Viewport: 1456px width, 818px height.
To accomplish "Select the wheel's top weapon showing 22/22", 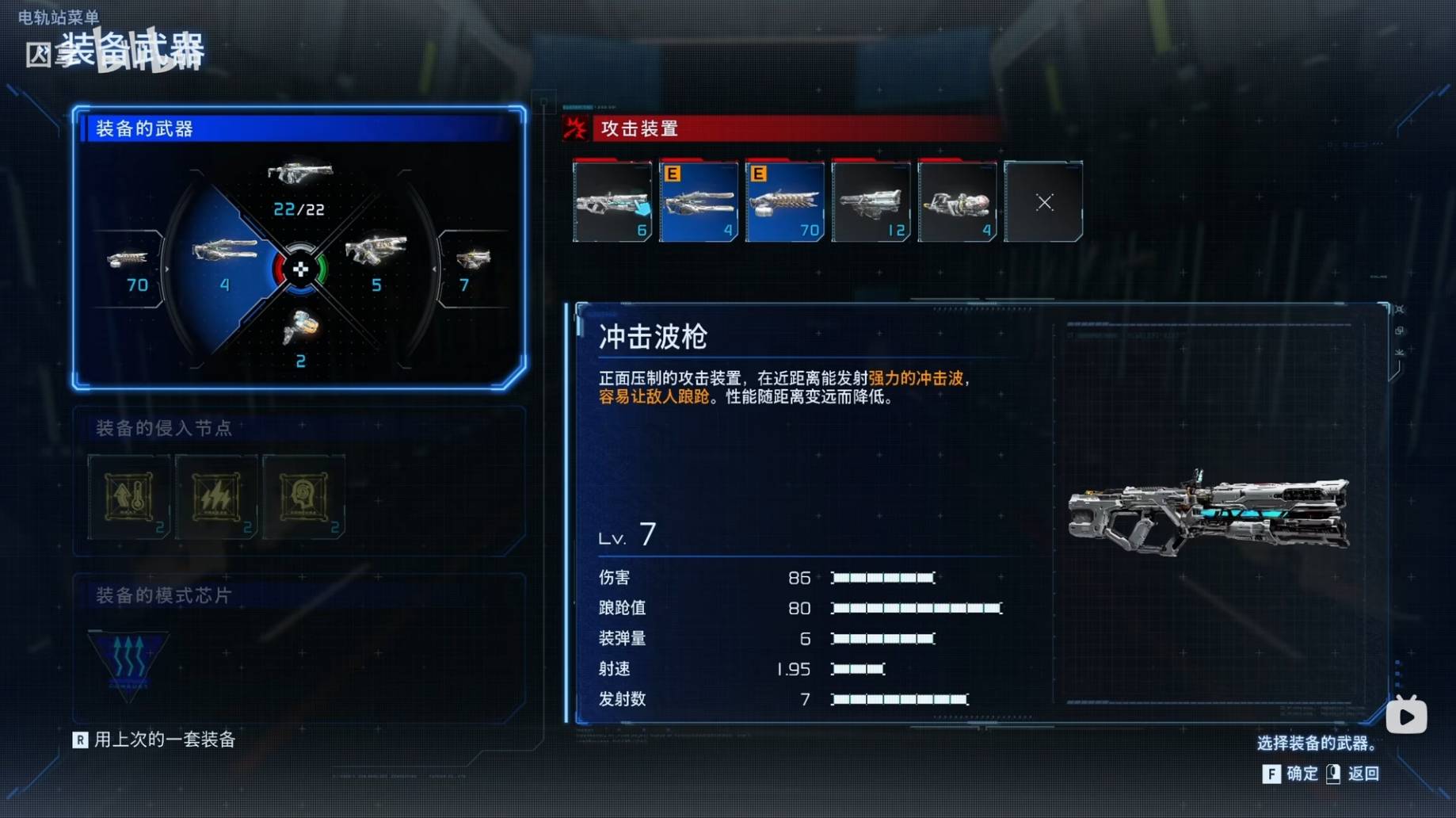I will [x=299, y=185].
